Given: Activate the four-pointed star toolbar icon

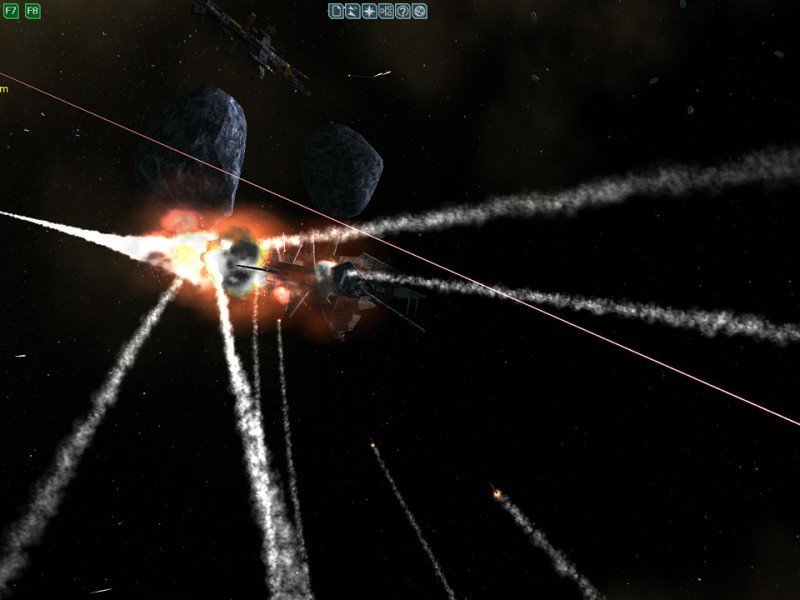Looking at the screenshot, I should (370, 11).
